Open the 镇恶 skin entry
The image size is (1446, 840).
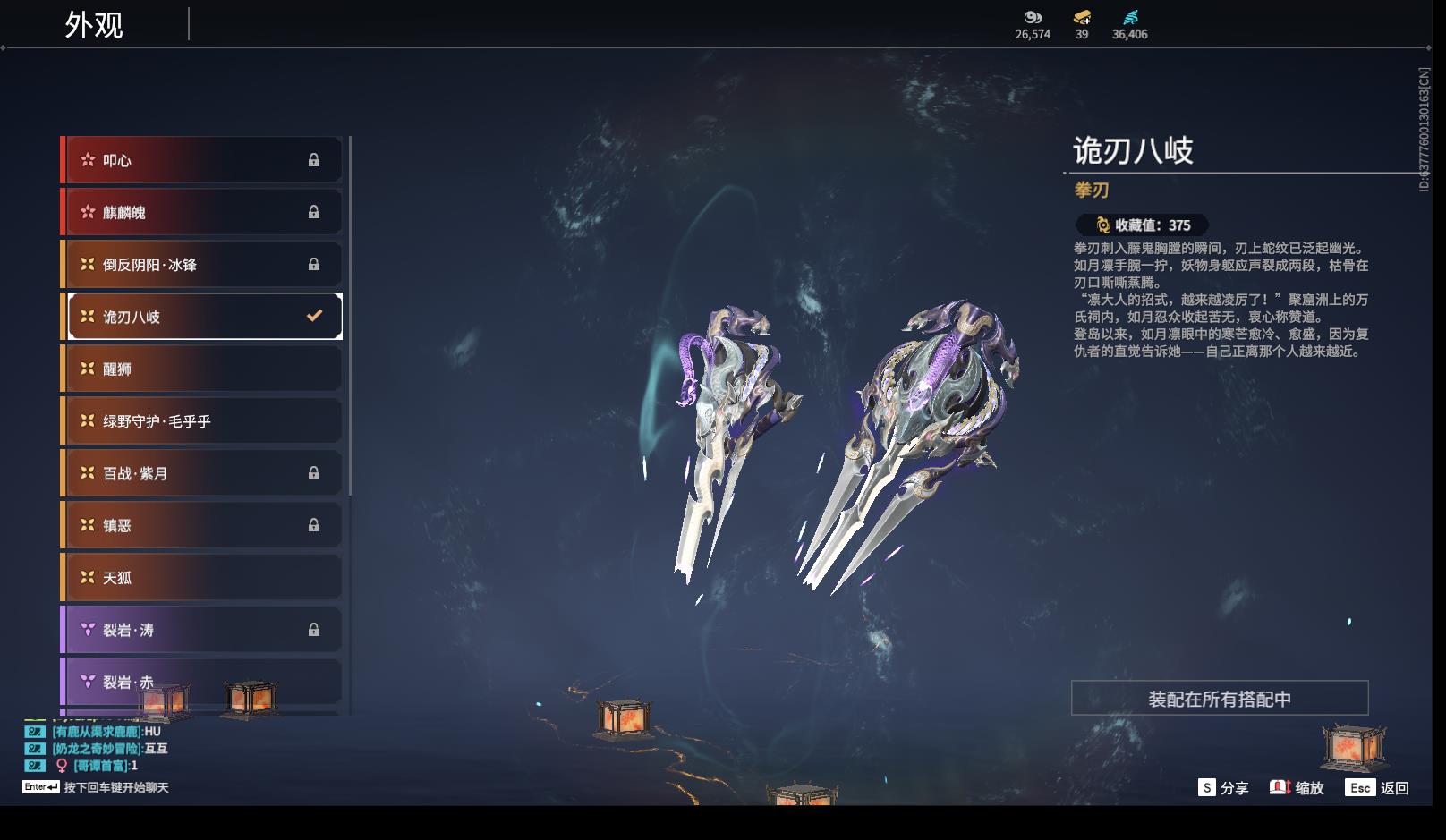pos(201,525)
